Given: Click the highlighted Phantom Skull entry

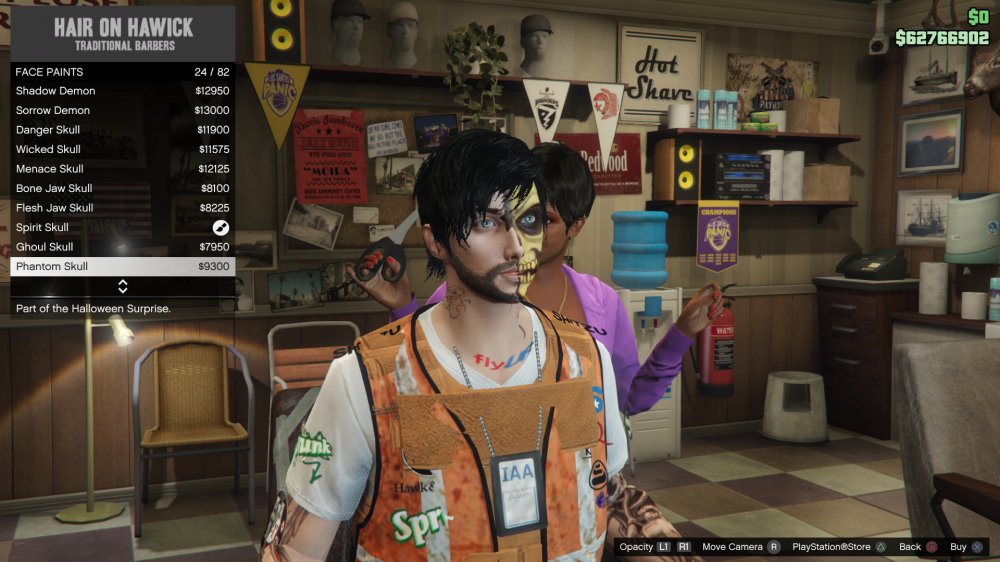Looking at the screenshot, I should pyautogui.click(x=122, y=266).
